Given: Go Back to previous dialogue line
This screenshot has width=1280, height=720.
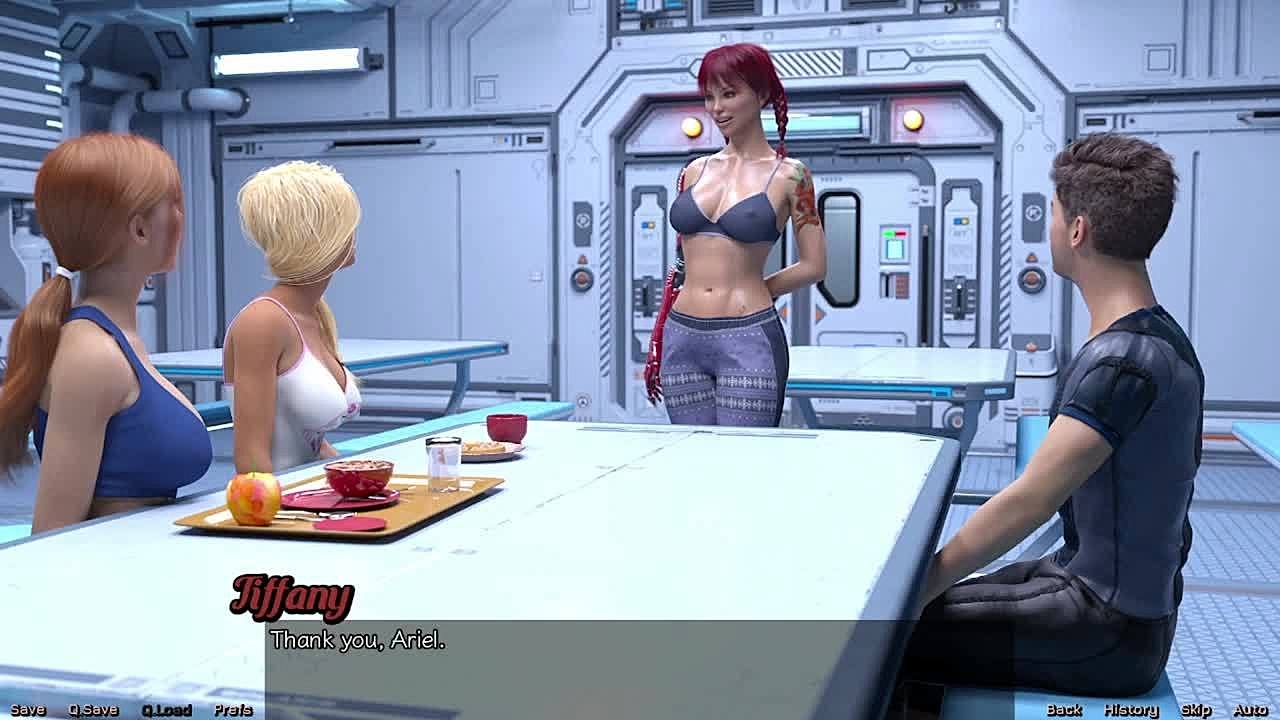Looking at the screenshot, I should click(x=1064, y=710).
